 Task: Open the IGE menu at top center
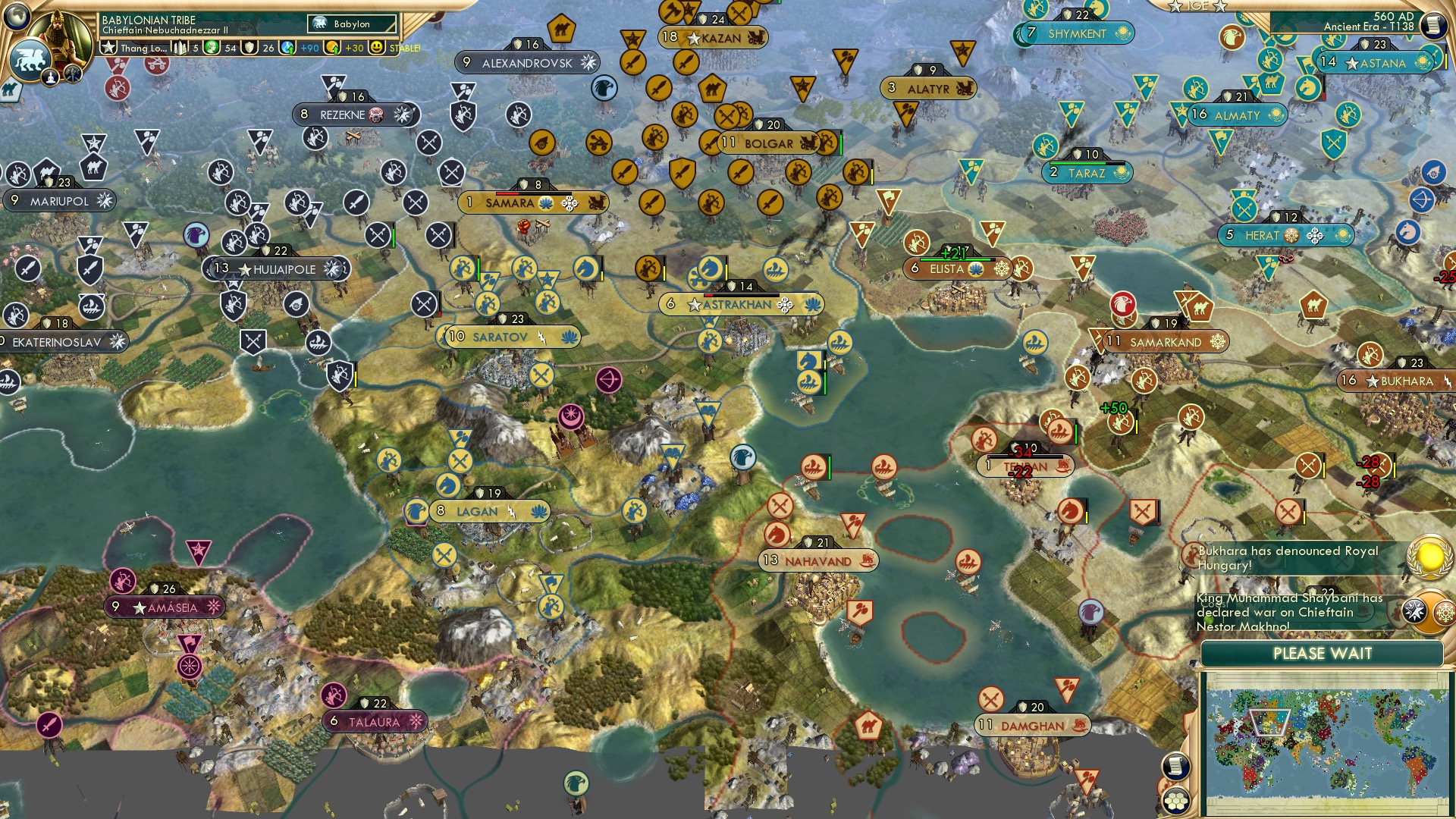[1198, 8]
